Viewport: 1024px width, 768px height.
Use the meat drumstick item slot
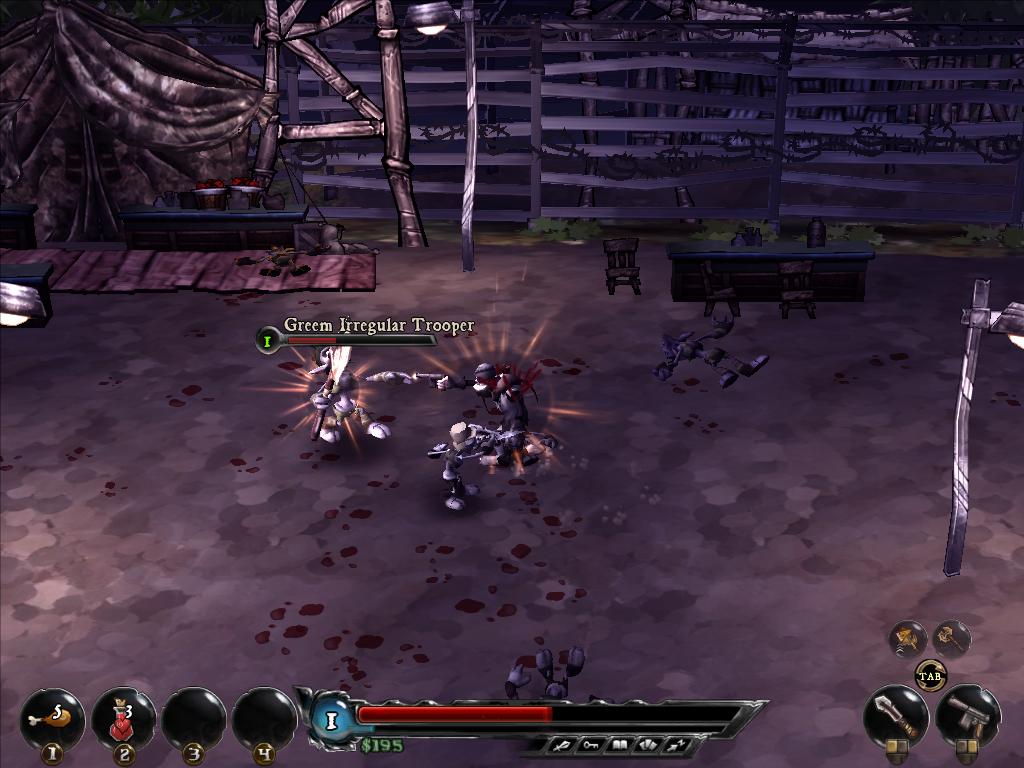point(53,717)
